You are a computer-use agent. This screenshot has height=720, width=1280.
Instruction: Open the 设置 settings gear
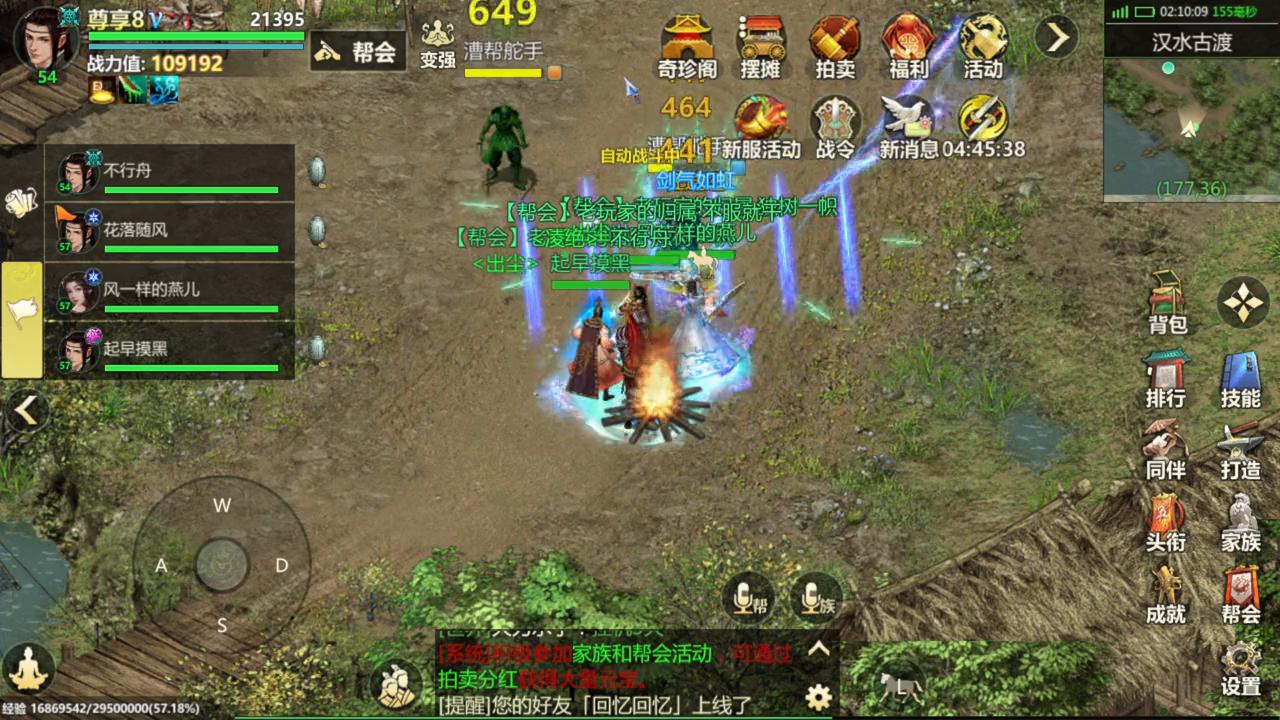click(1241, 668)
